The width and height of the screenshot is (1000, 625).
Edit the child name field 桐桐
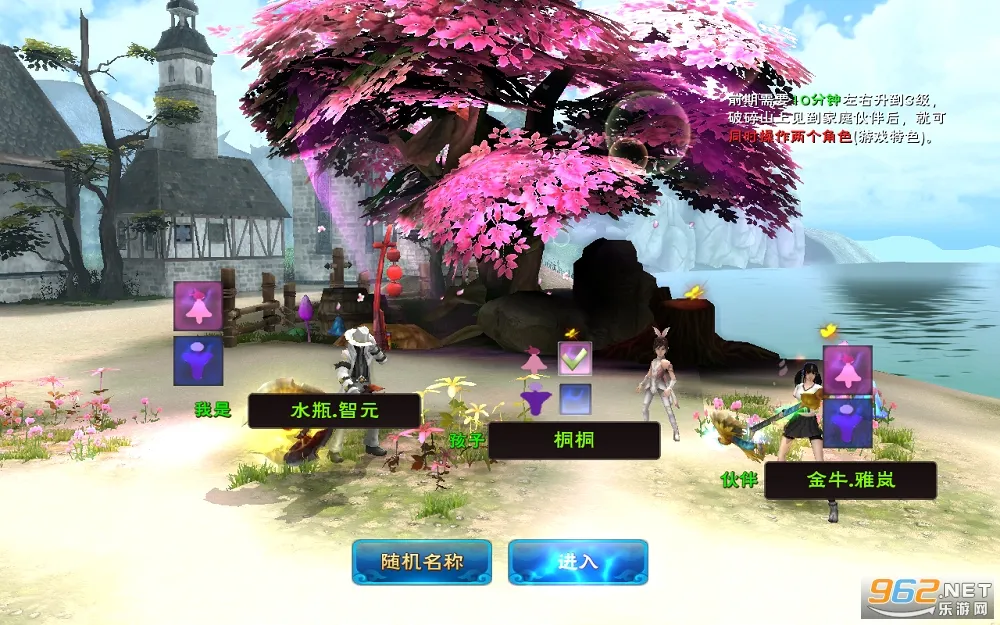574,440
